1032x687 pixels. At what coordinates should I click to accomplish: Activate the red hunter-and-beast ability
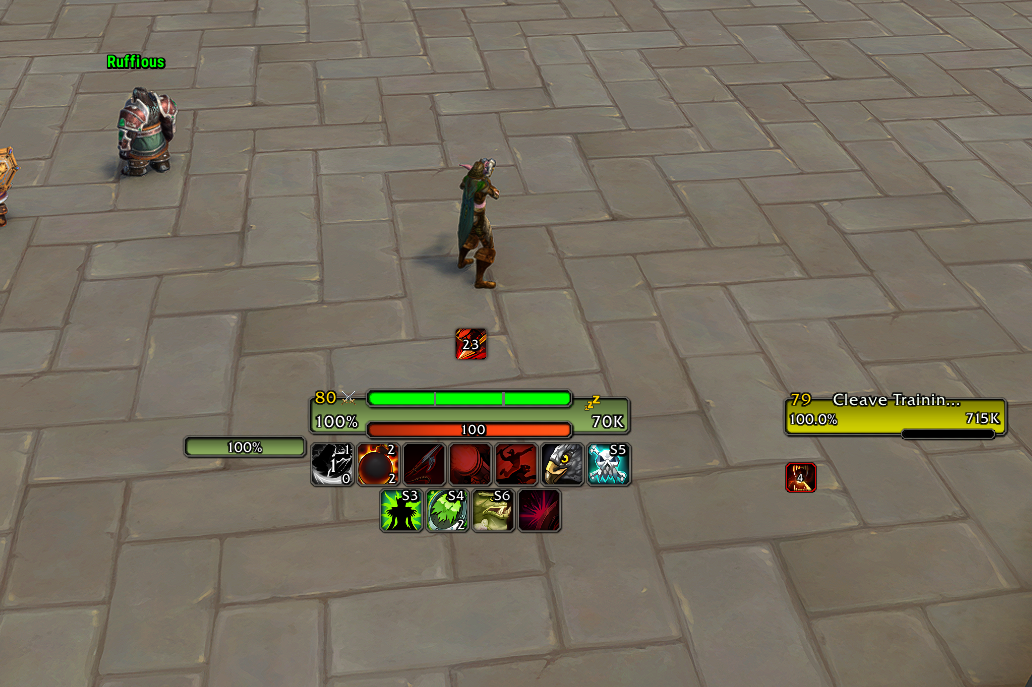point(516,465)
